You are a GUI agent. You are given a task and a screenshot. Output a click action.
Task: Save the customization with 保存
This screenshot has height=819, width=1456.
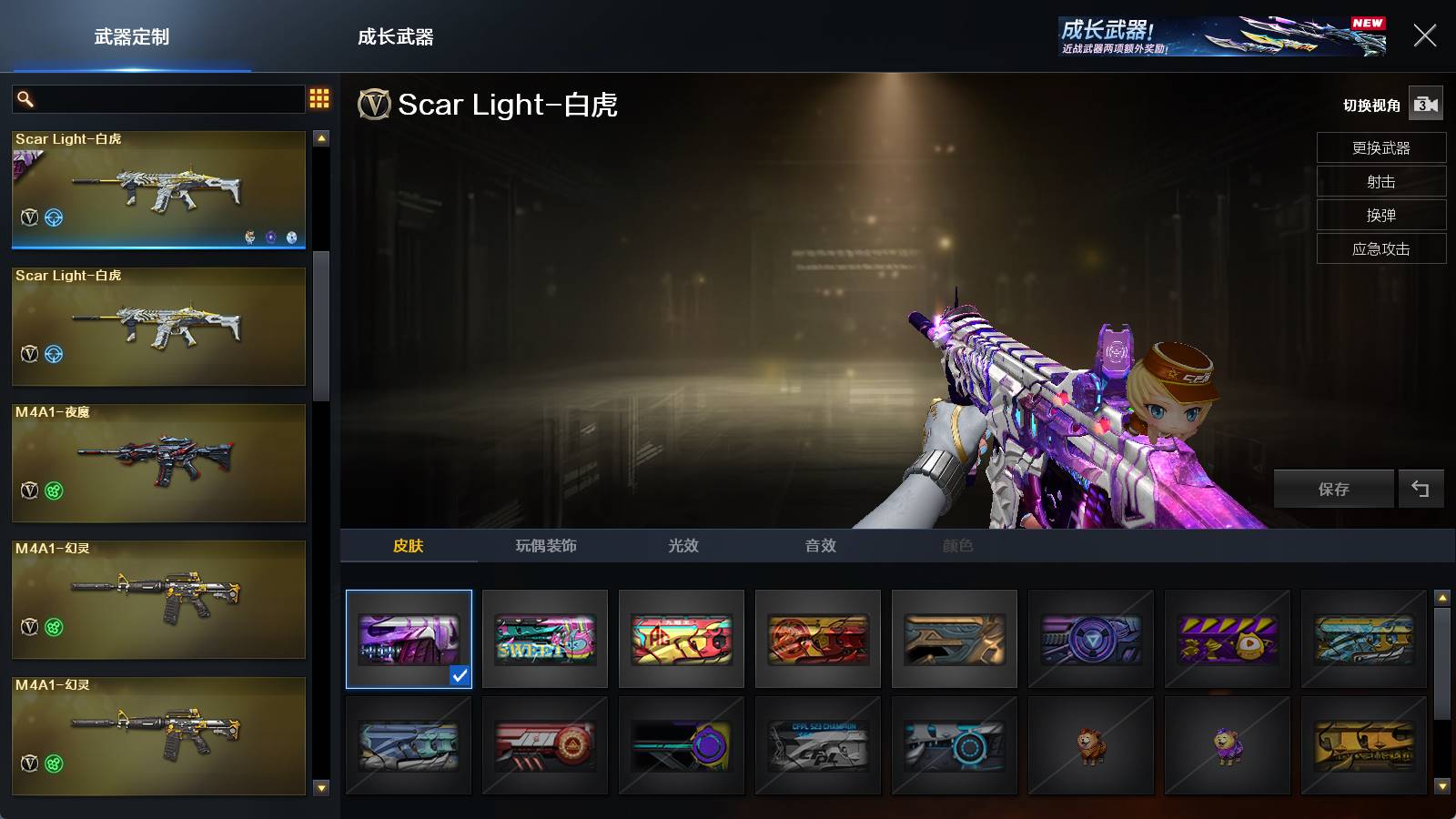coord(1333,490)
